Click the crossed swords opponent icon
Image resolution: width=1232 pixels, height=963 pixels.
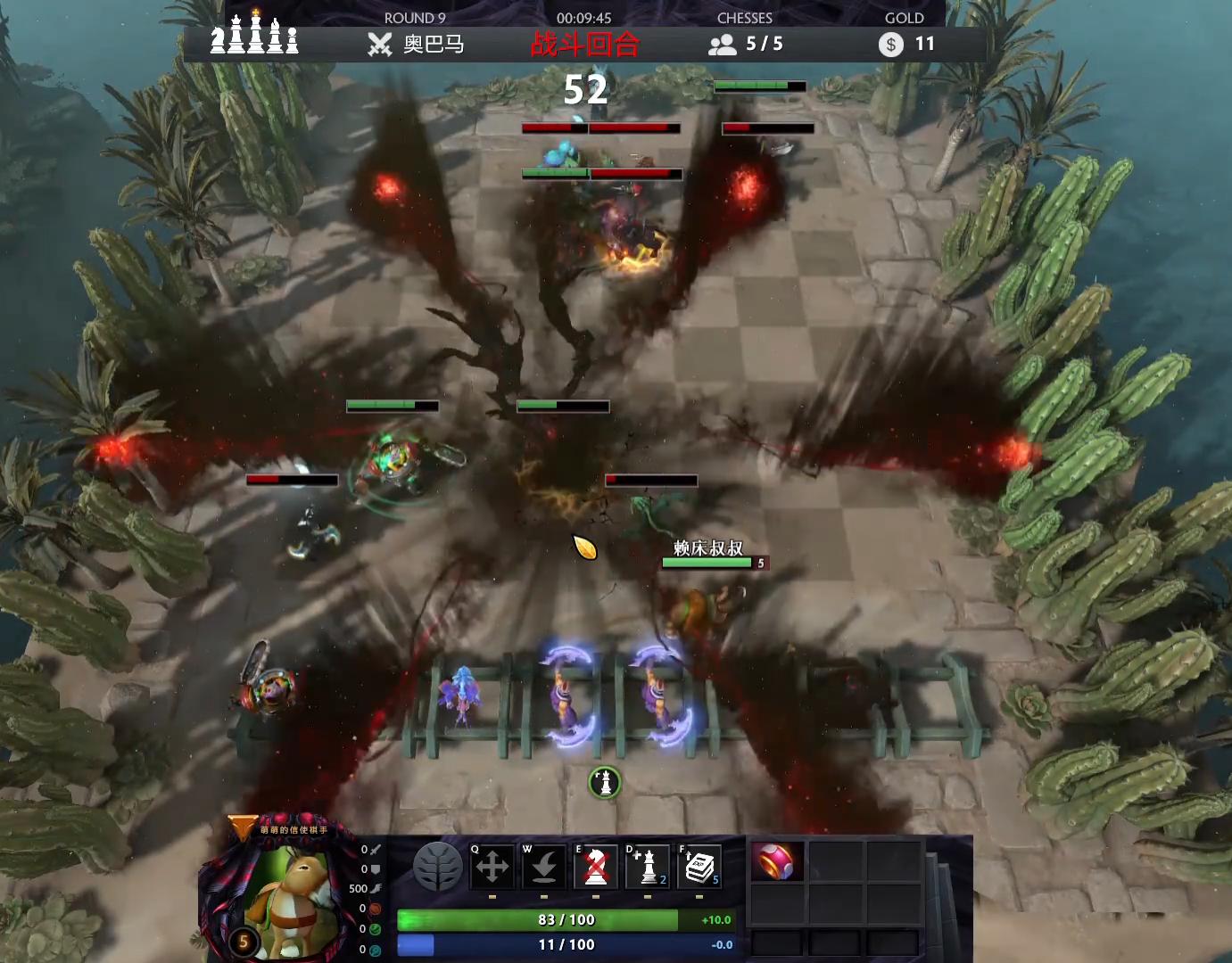click(x=380, y=45)
